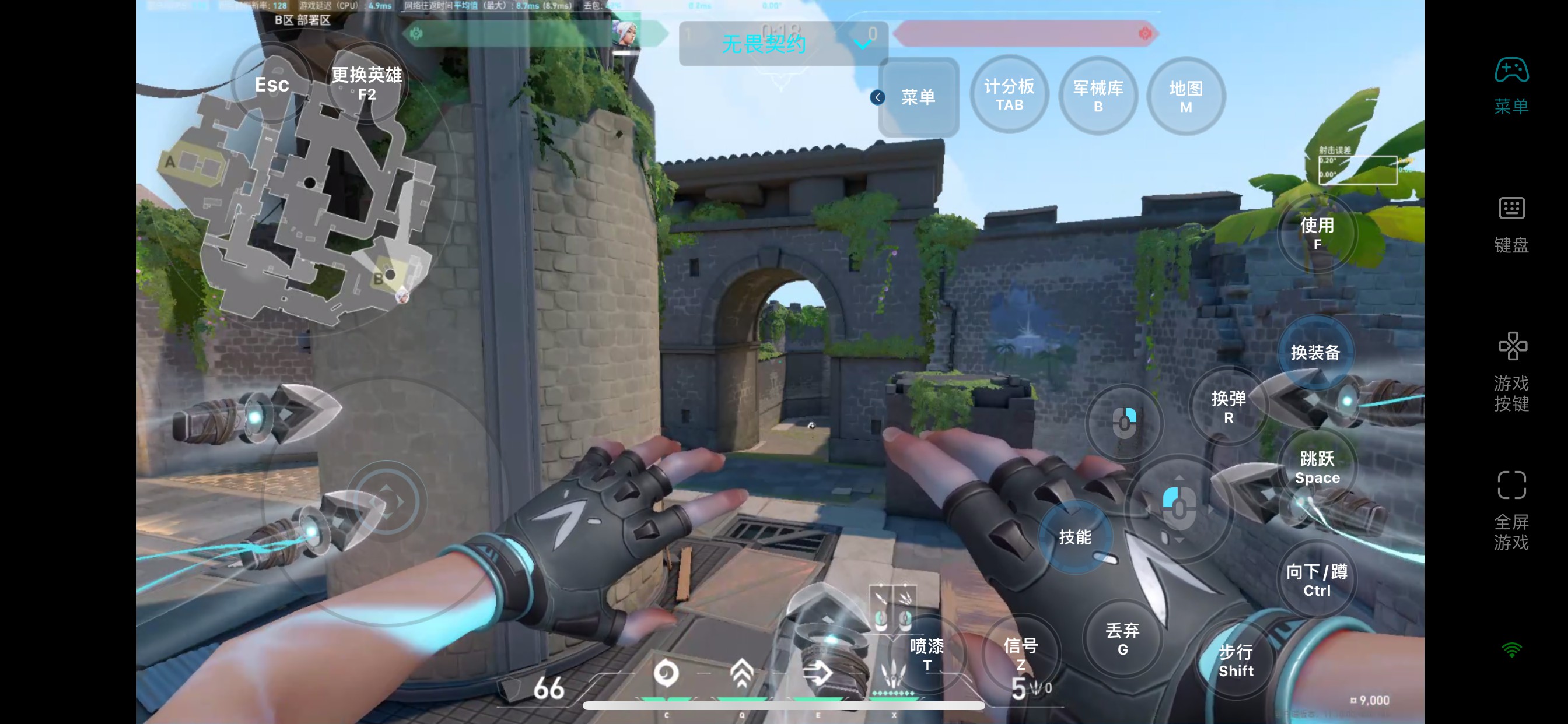Tap the 信号 Z ping button

1020,653
